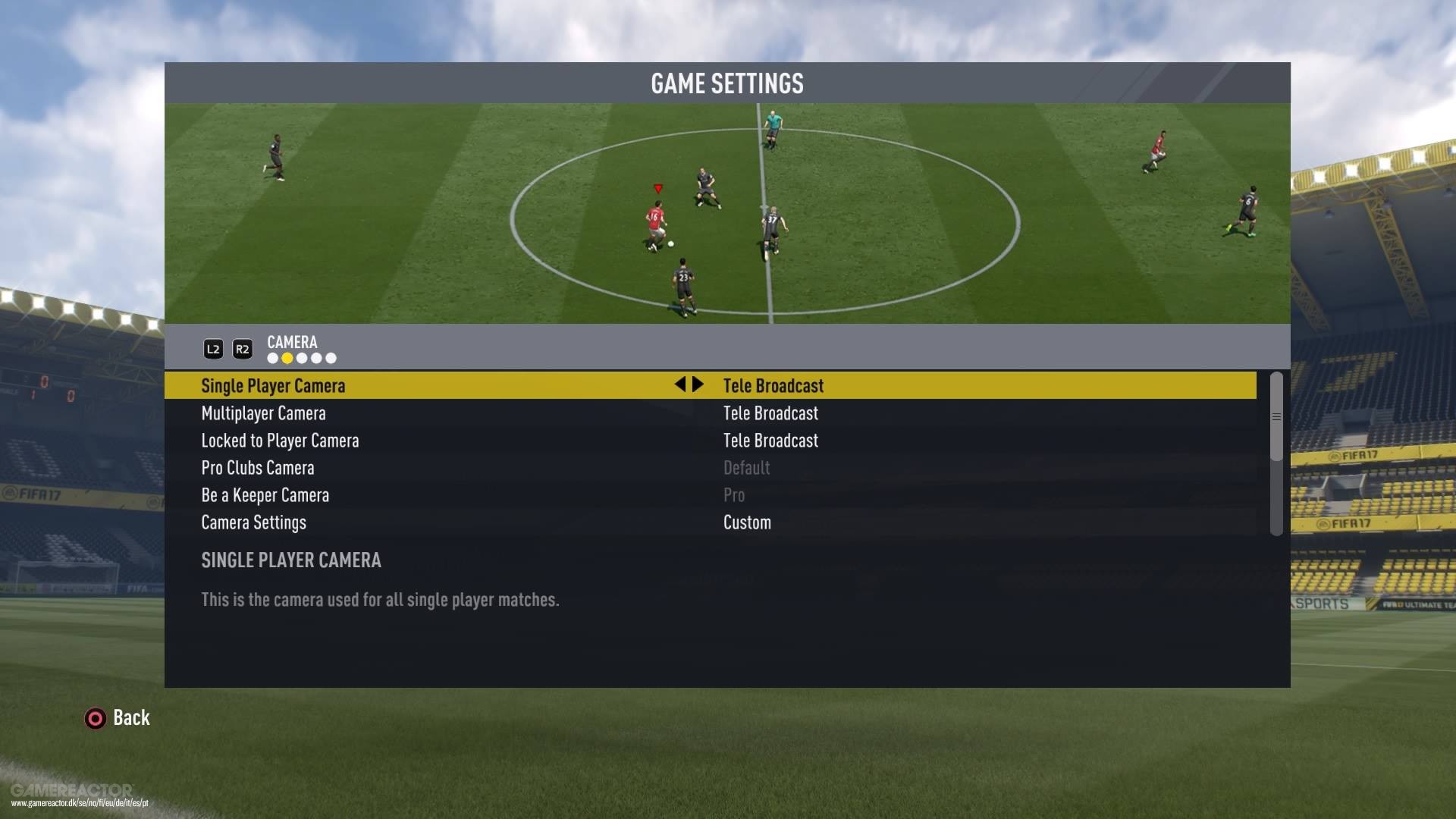The width and height of the screenshot is (1456, 819).
Task: Choose the Locked to Player Camera row
Action: click(x=280, y=441)
